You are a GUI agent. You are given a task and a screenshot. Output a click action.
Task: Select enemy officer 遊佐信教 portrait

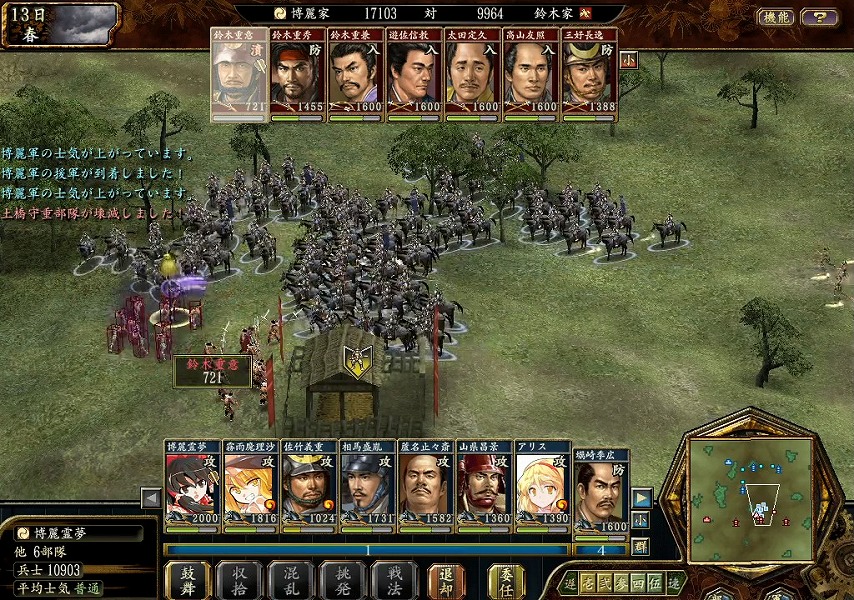tap(414, 75)
